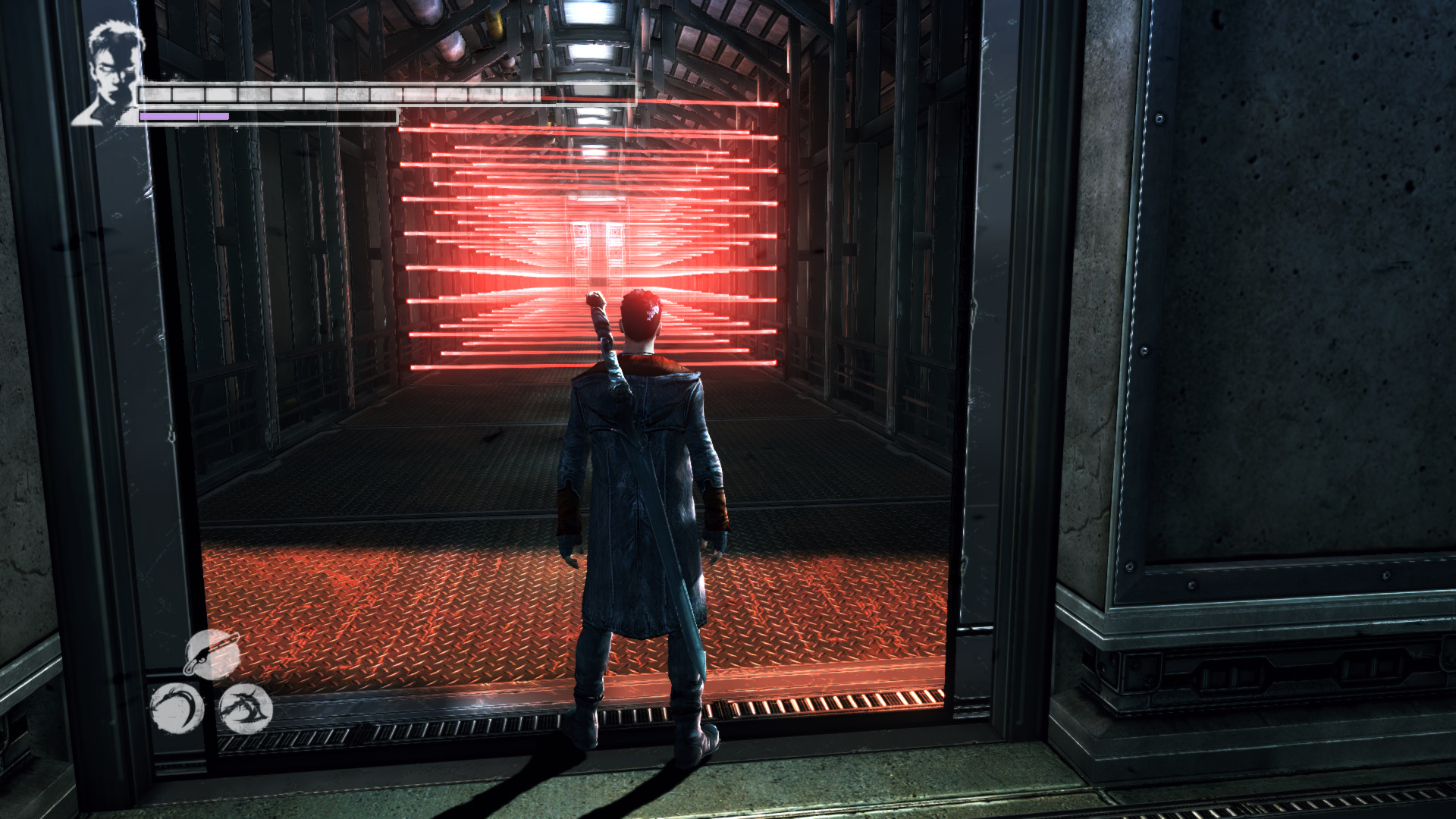Activate the spiked axe weapon icon
The image size is (1456, 819).
click(245, 708)
